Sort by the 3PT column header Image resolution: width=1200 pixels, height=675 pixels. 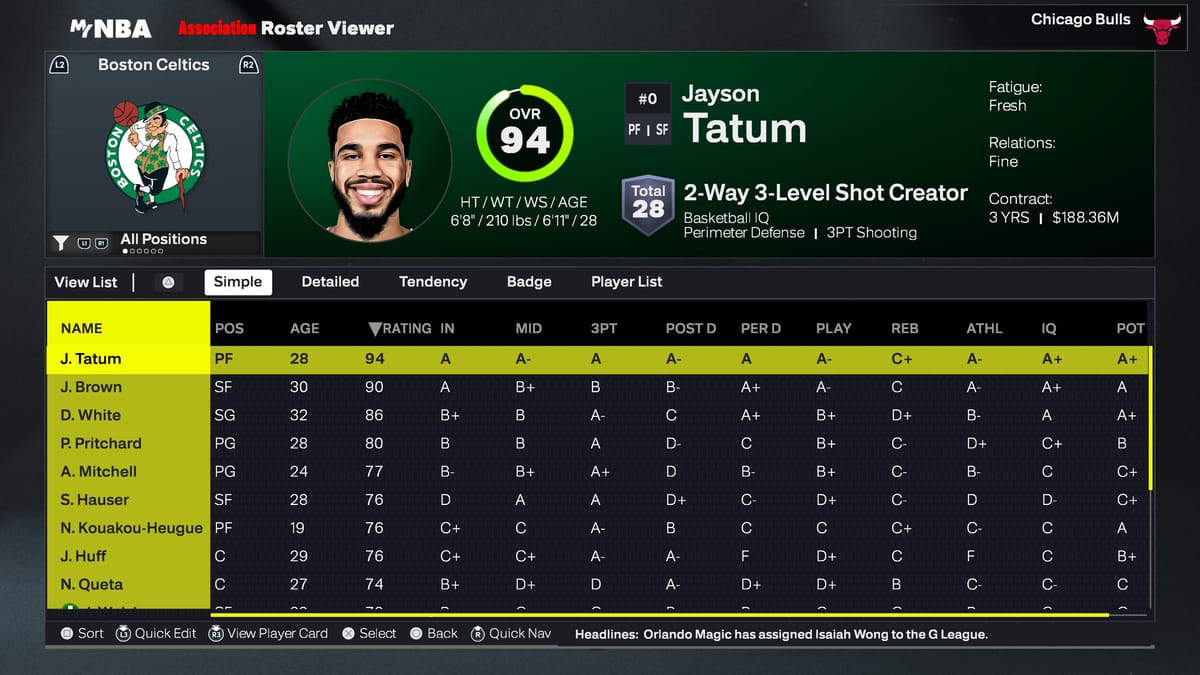click(x=604, y=328)
